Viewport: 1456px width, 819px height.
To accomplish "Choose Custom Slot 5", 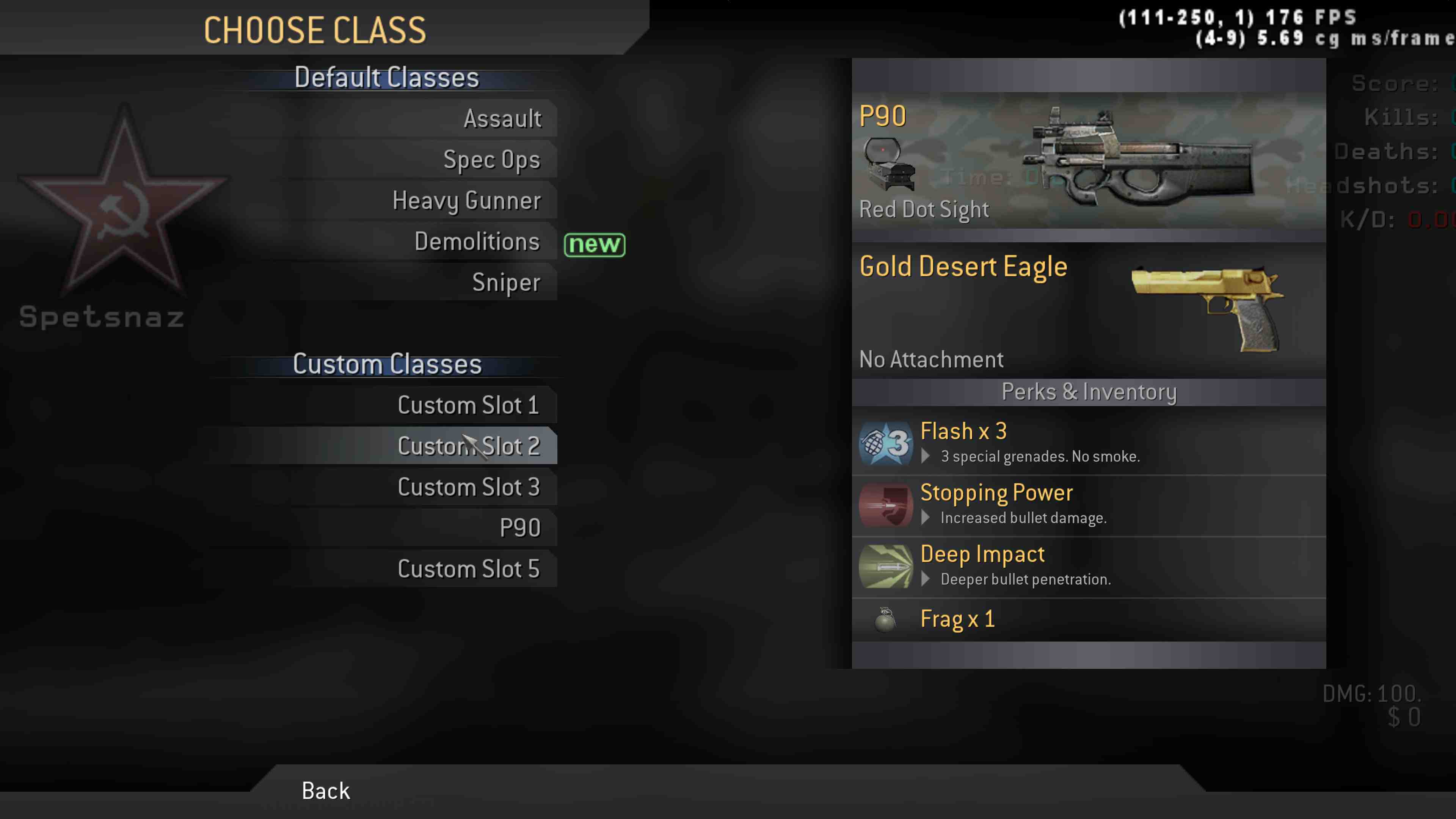I will tap(468, 569).
